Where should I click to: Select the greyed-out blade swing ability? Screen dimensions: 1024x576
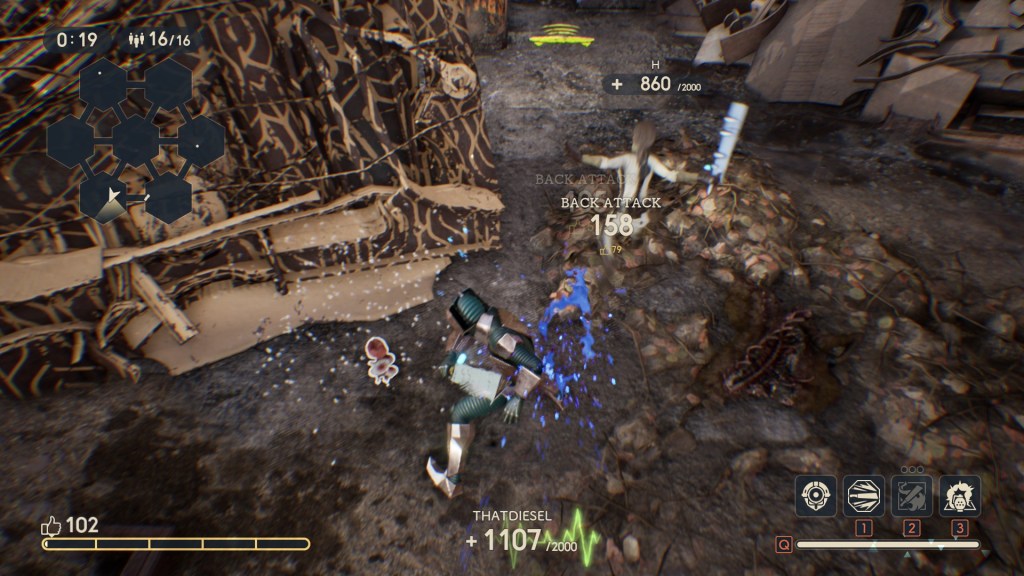point(911,496)
